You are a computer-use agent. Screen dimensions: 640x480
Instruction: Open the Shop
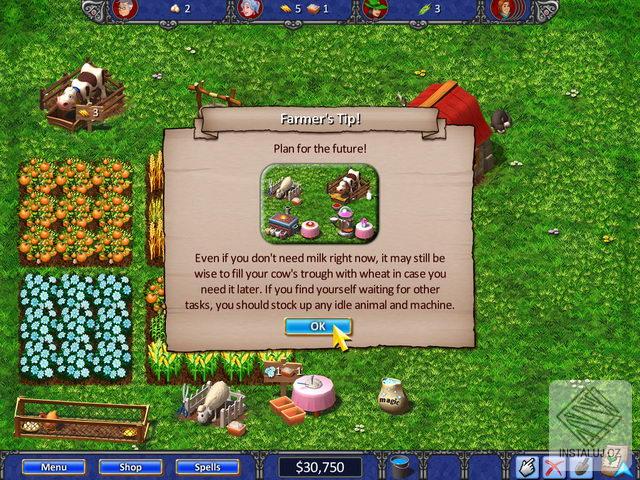(x=131, y=466)
